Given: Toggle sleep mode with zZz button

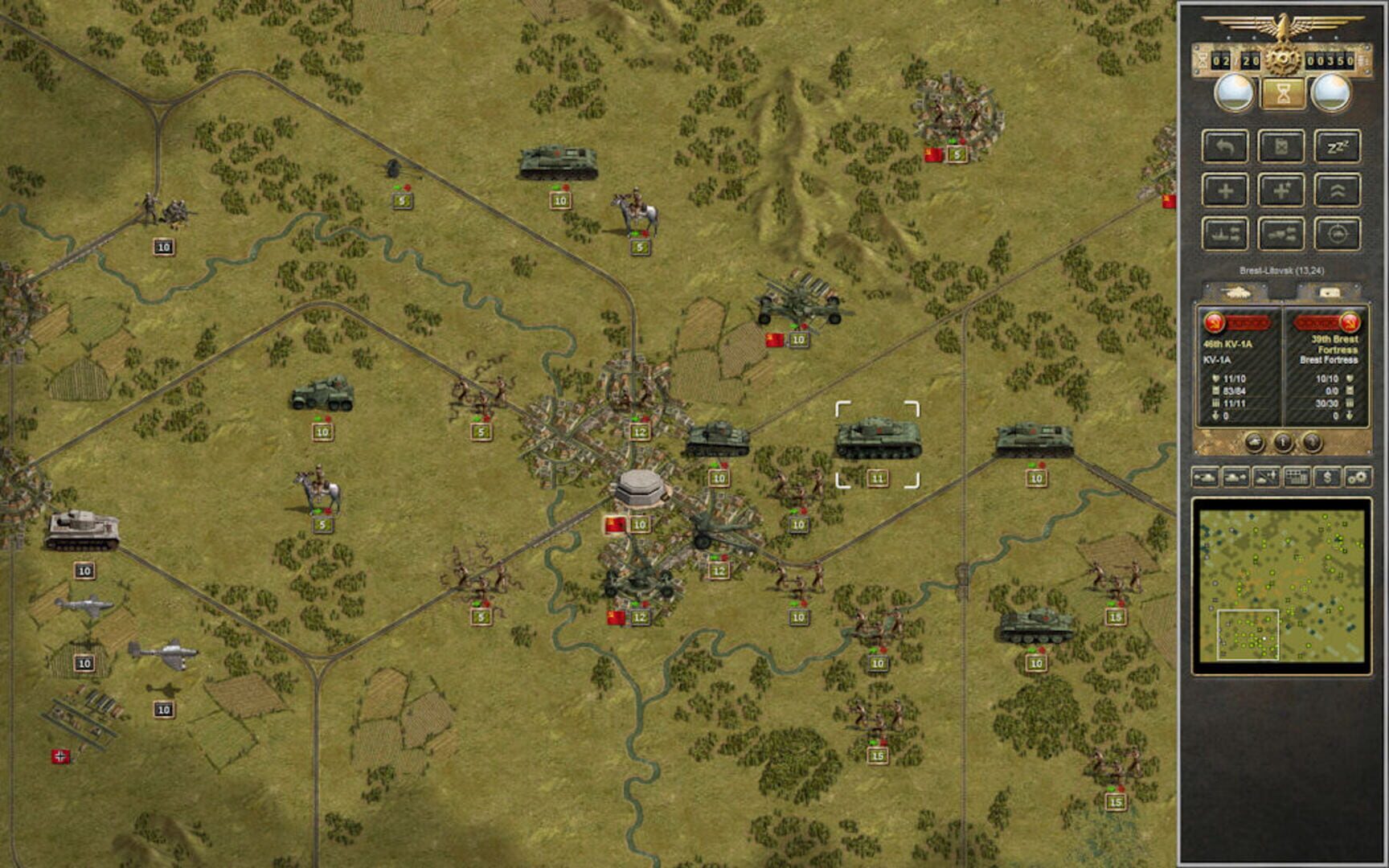Looking at the screenshot, I should [1340, 148].
